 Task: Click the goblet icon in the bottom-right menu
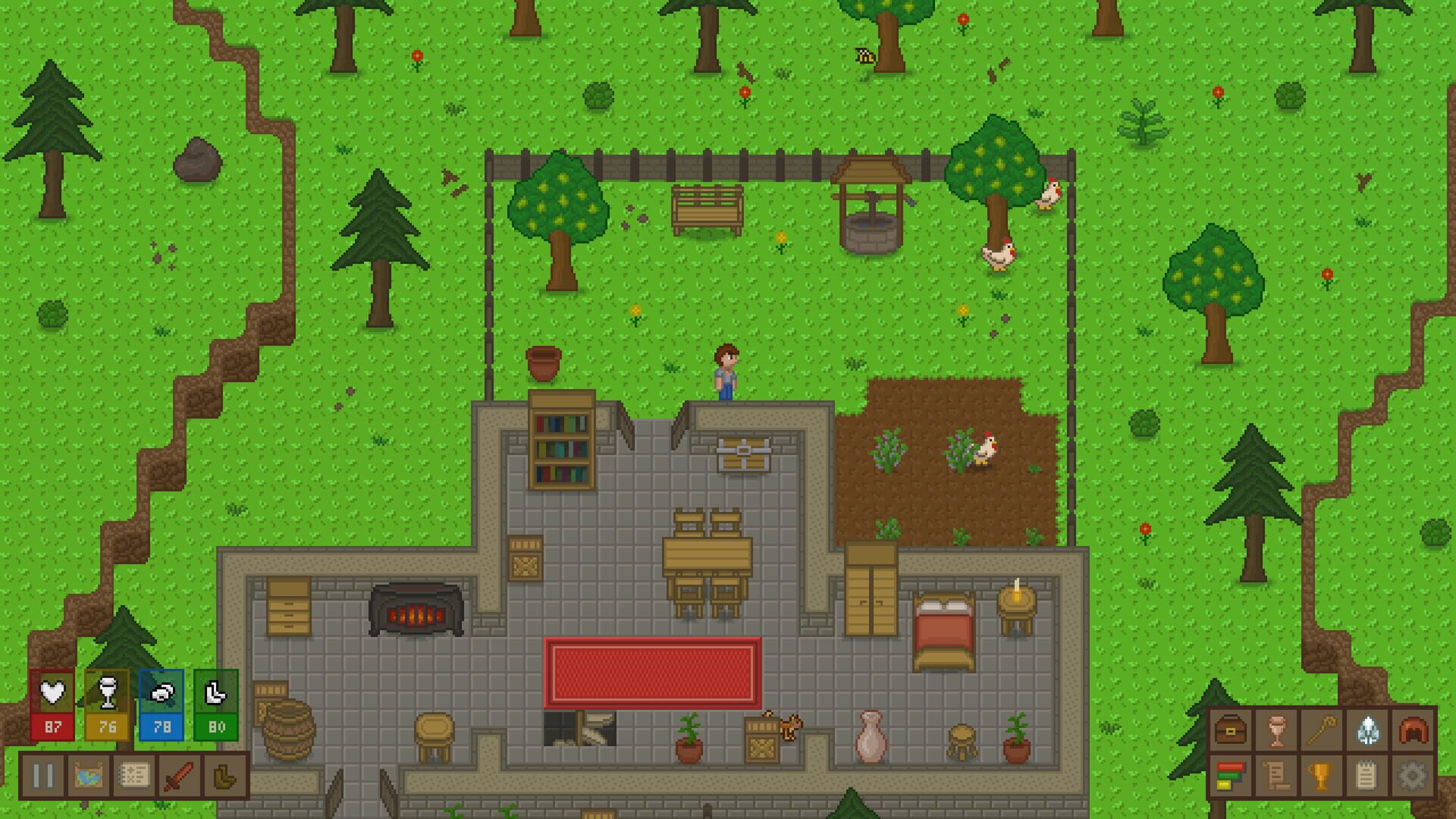tap(1276, 730)
